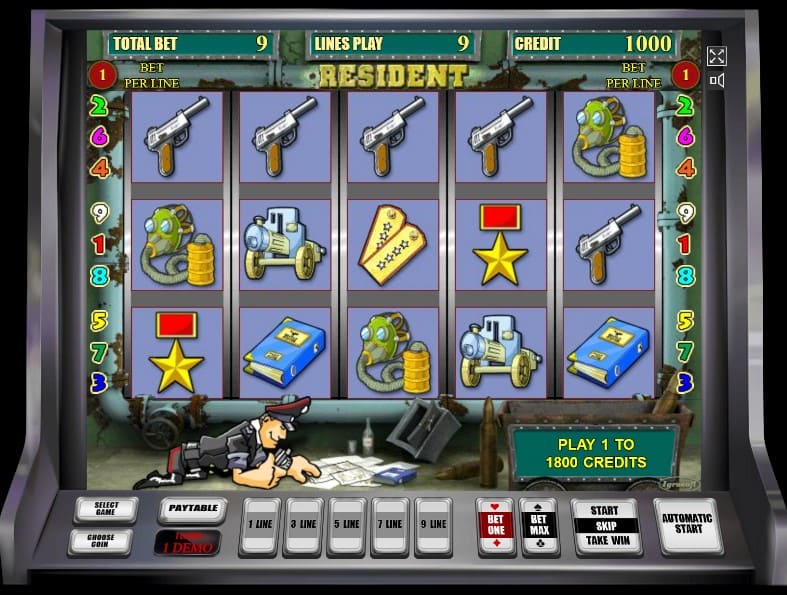
Task: Toggle fullscreen mode icon
Action: (x=716, y=56)
